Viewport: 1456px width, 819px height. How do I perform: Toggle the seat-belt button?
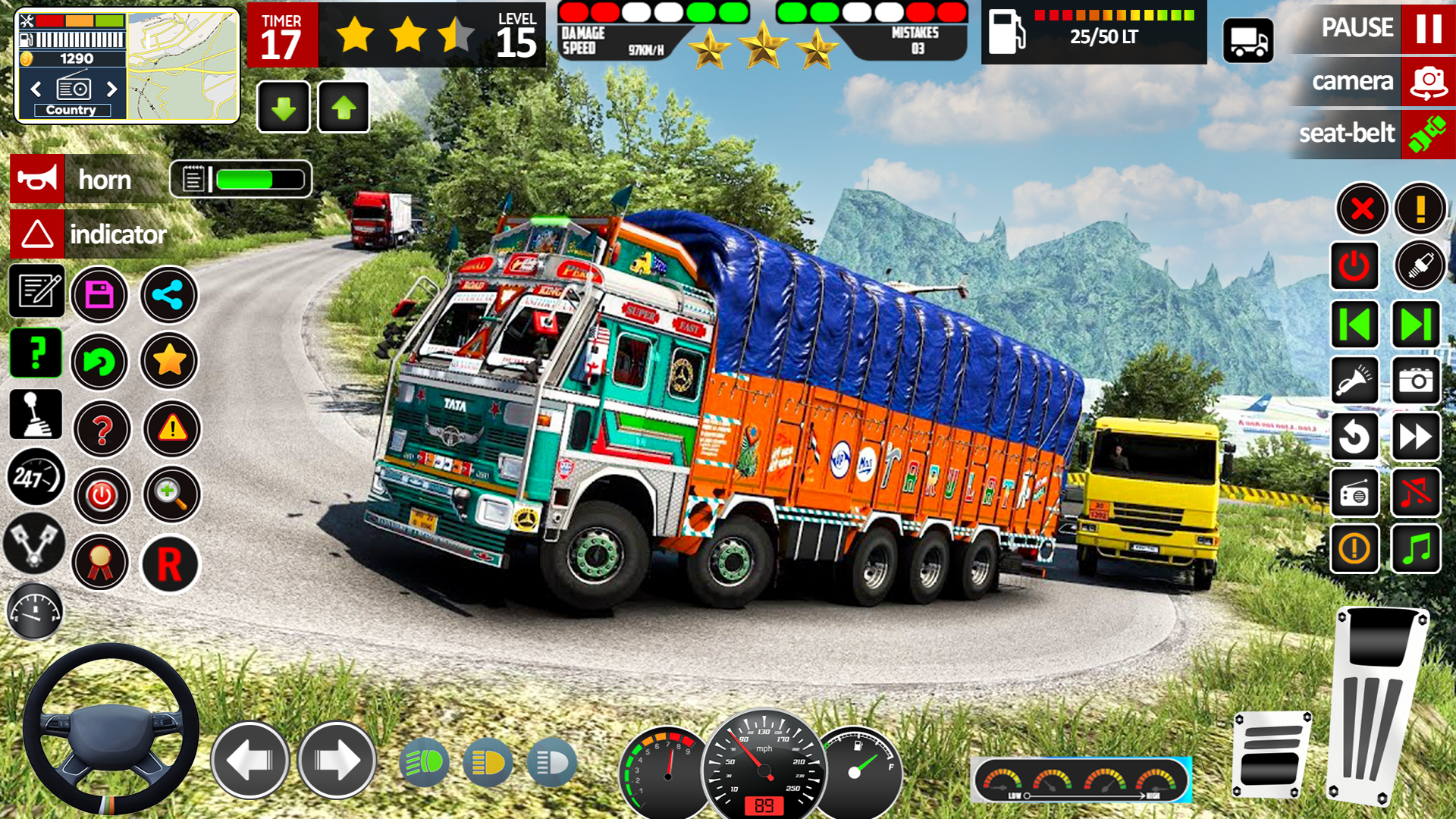1427,134
